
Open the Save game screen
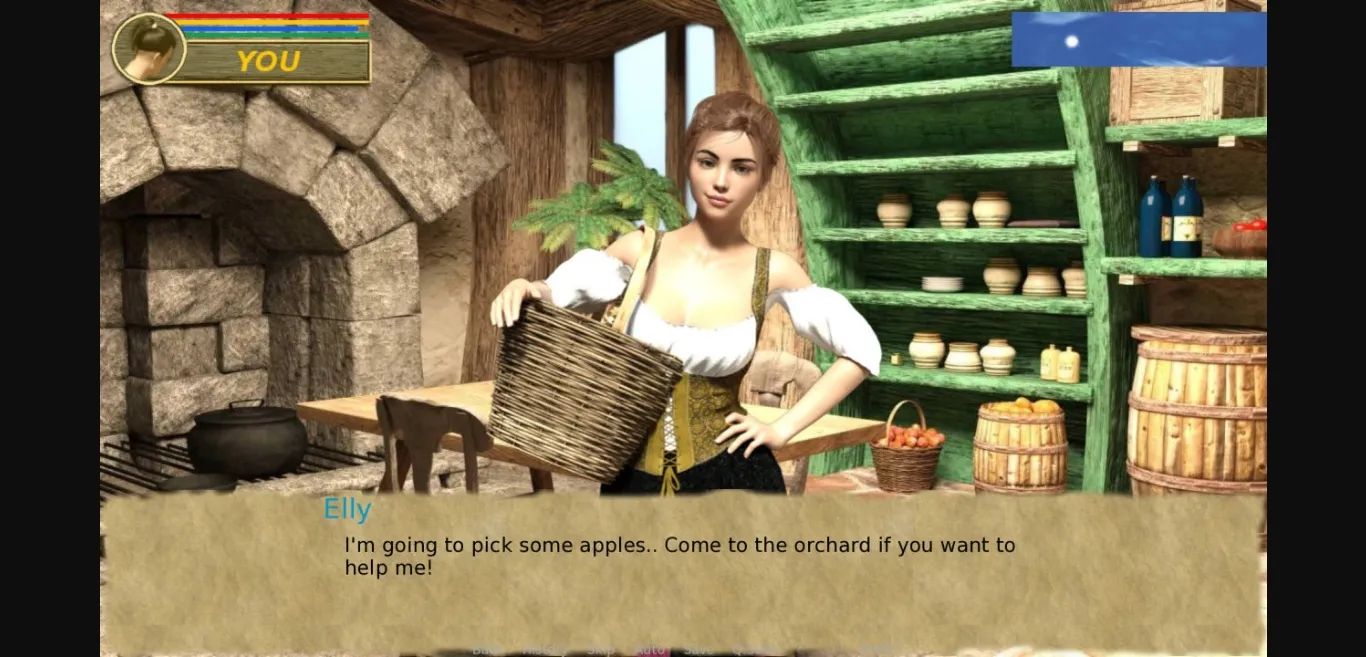point(699,650)
